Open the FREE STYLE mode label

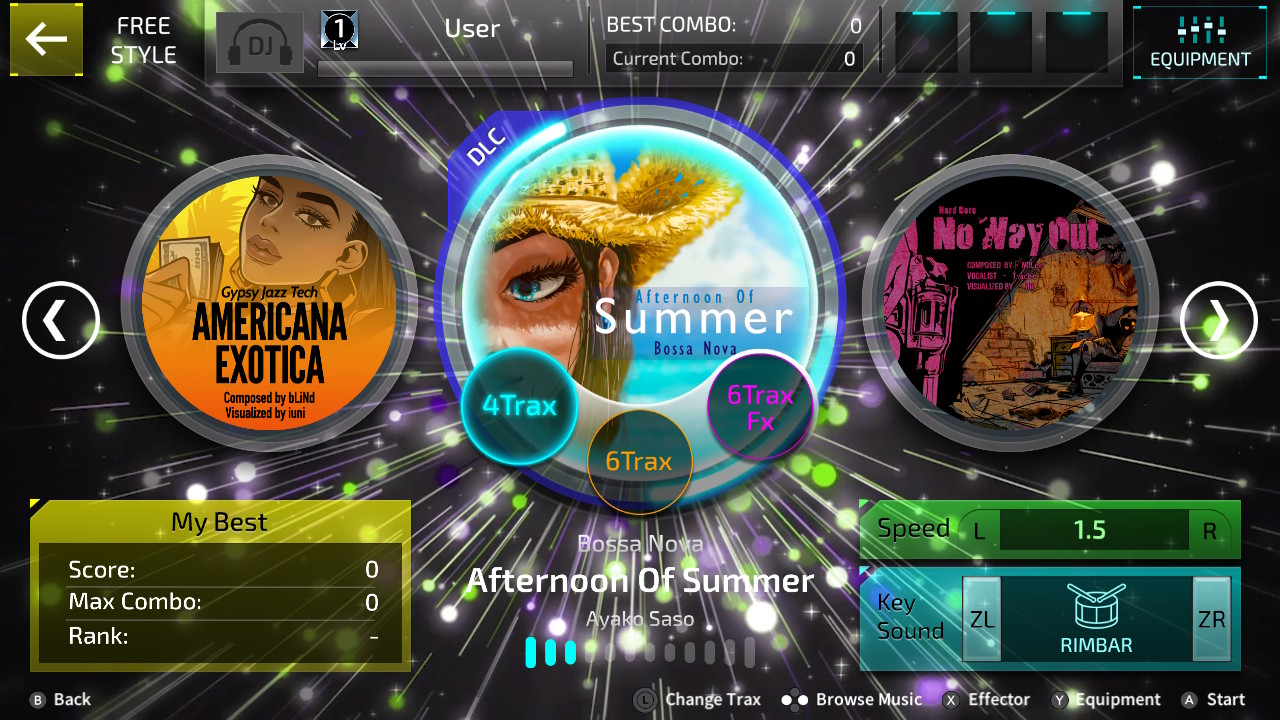tap(144, 40)
